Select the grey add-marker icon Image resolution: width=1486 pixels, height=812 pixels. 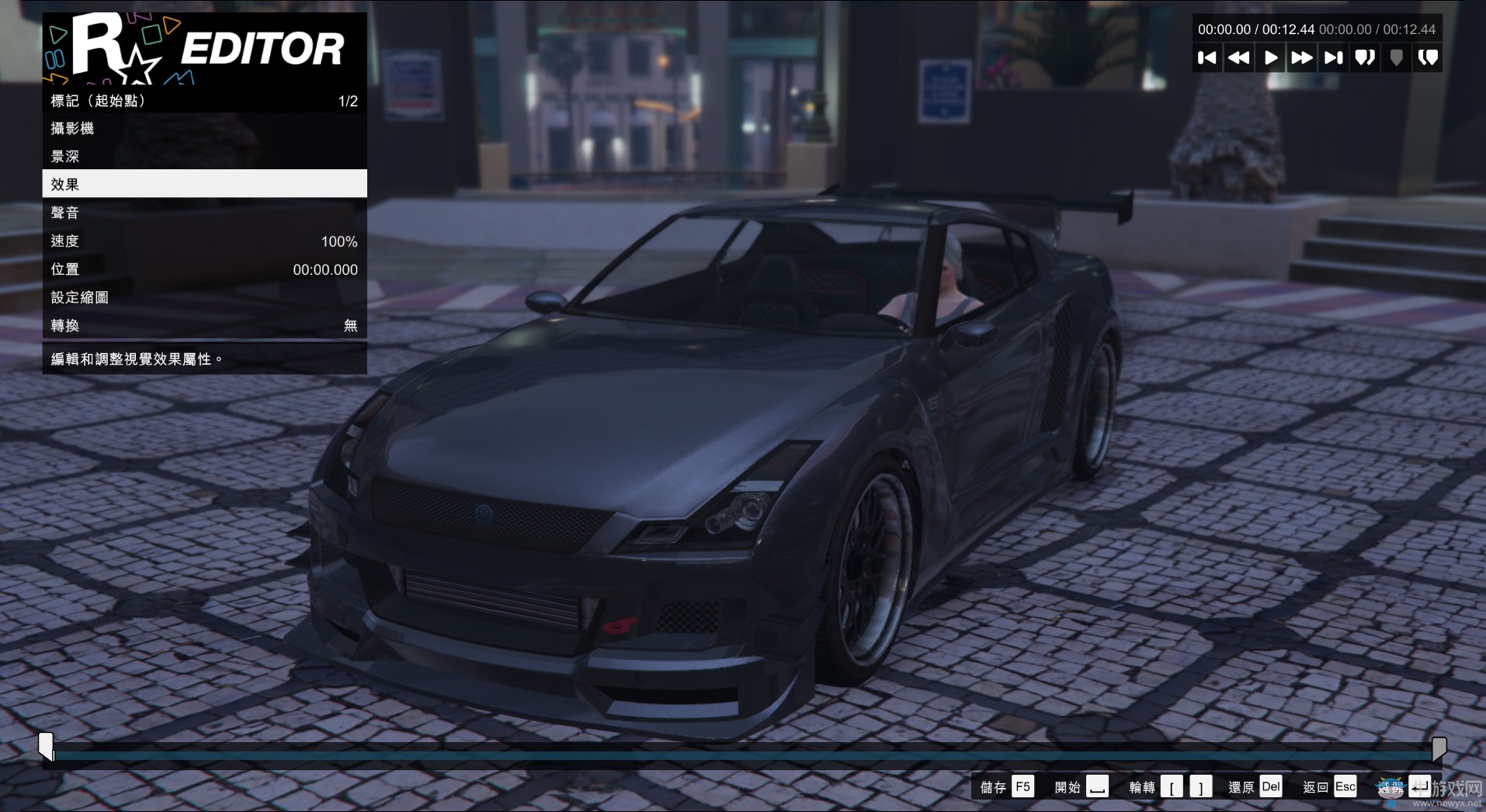point(1396,57)
